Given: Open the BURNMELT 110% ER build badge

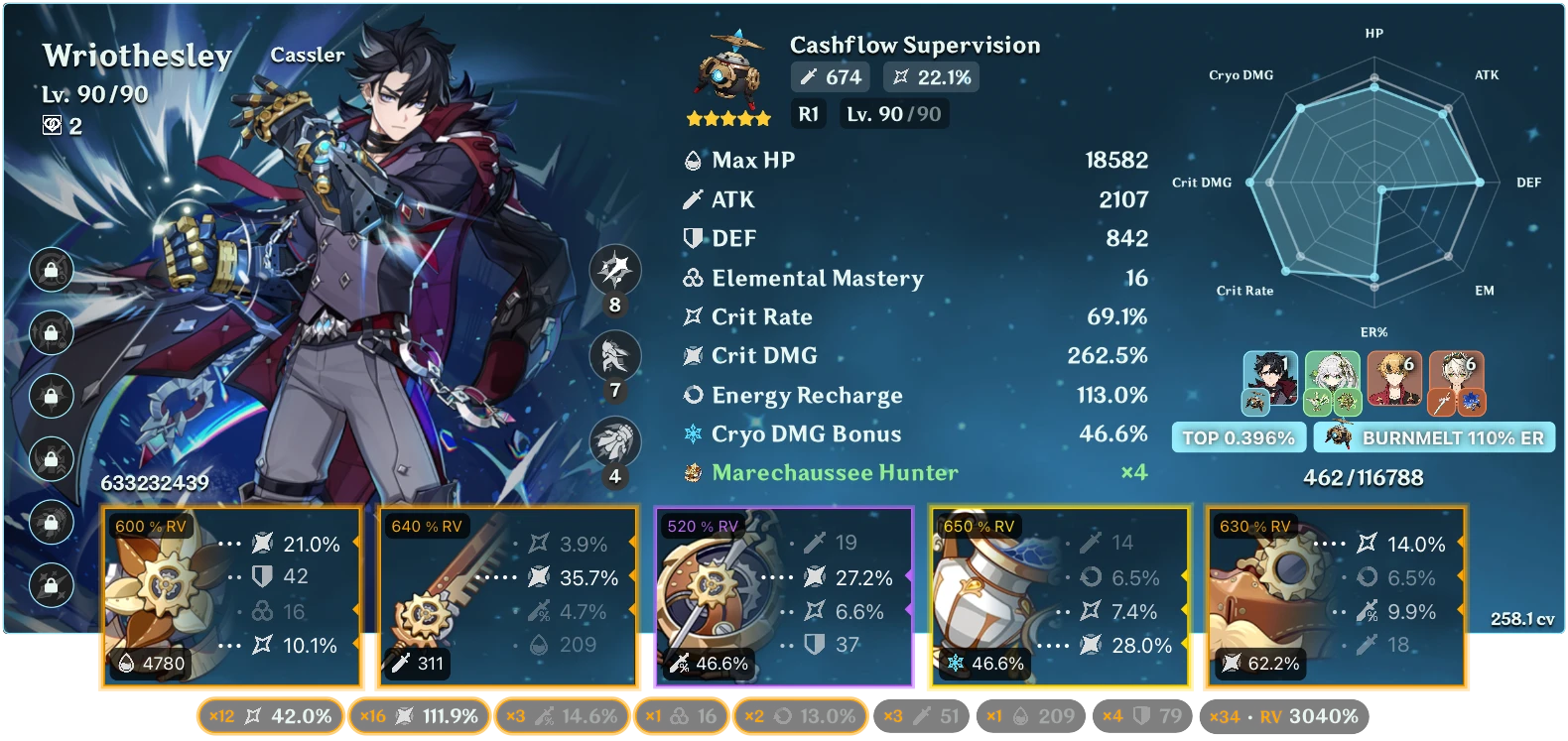Looking at the screenshot, I should (x=1433, y=435).
